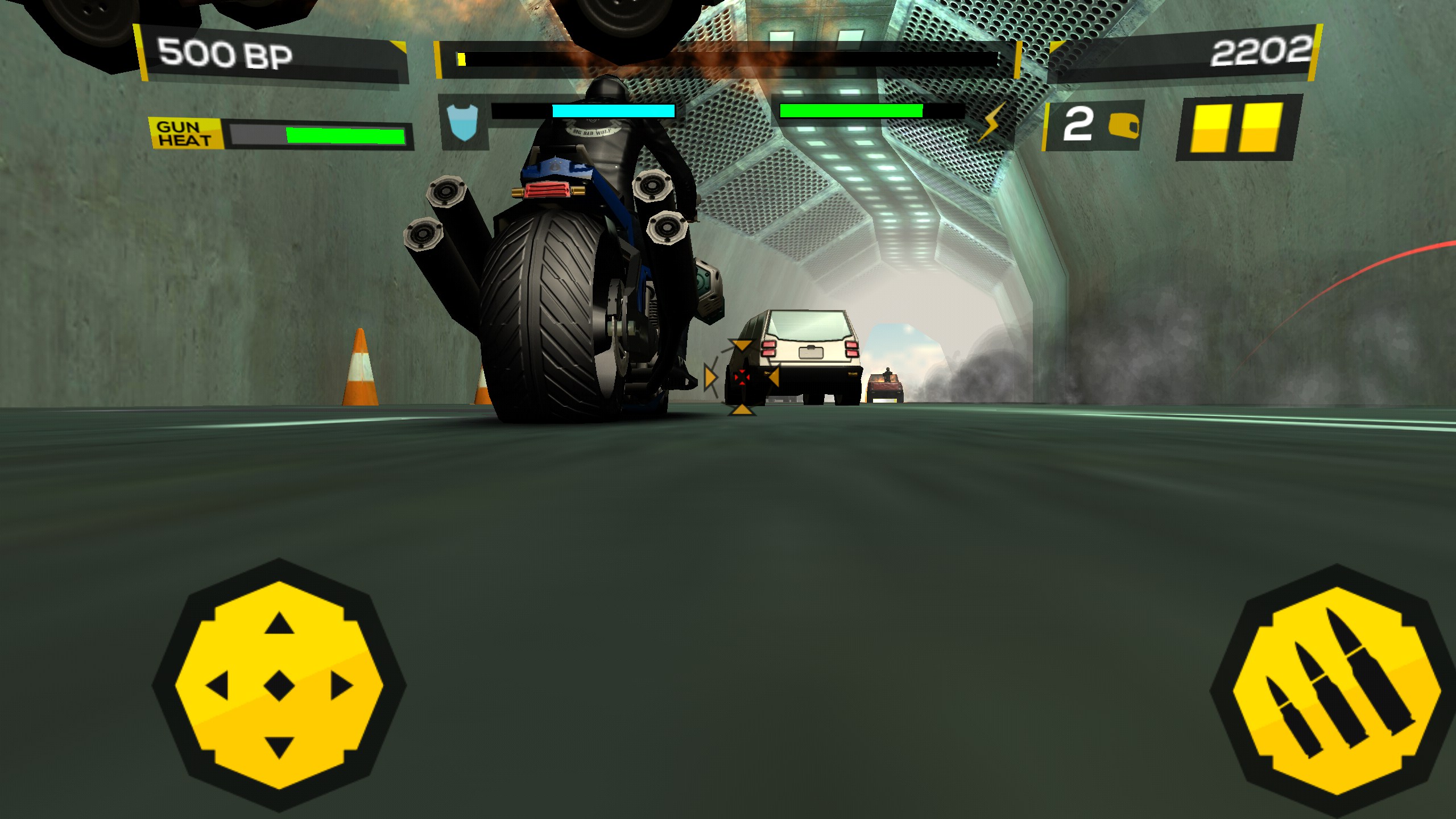Activate the second yellow nitro square
This screenshot has width=1456, height=819.
pos(1259,127)
